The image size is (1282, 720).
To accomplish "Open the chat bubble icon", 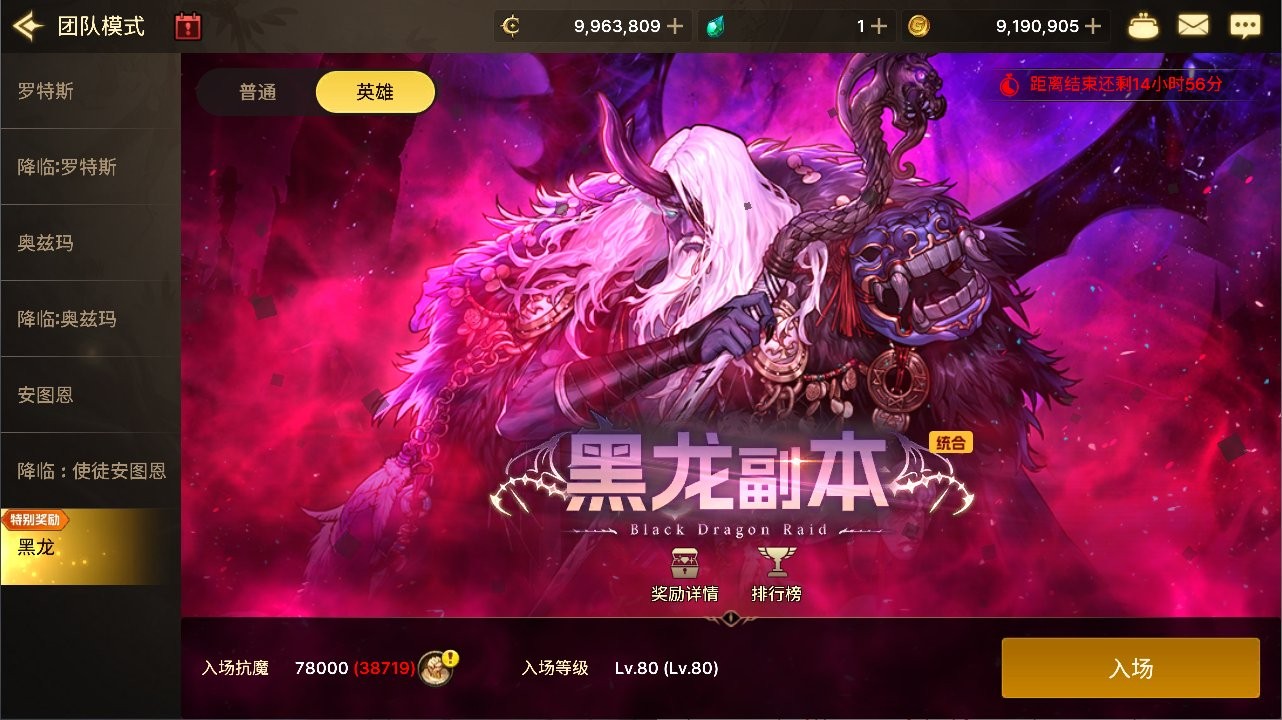I will (x=1244, y=25).
